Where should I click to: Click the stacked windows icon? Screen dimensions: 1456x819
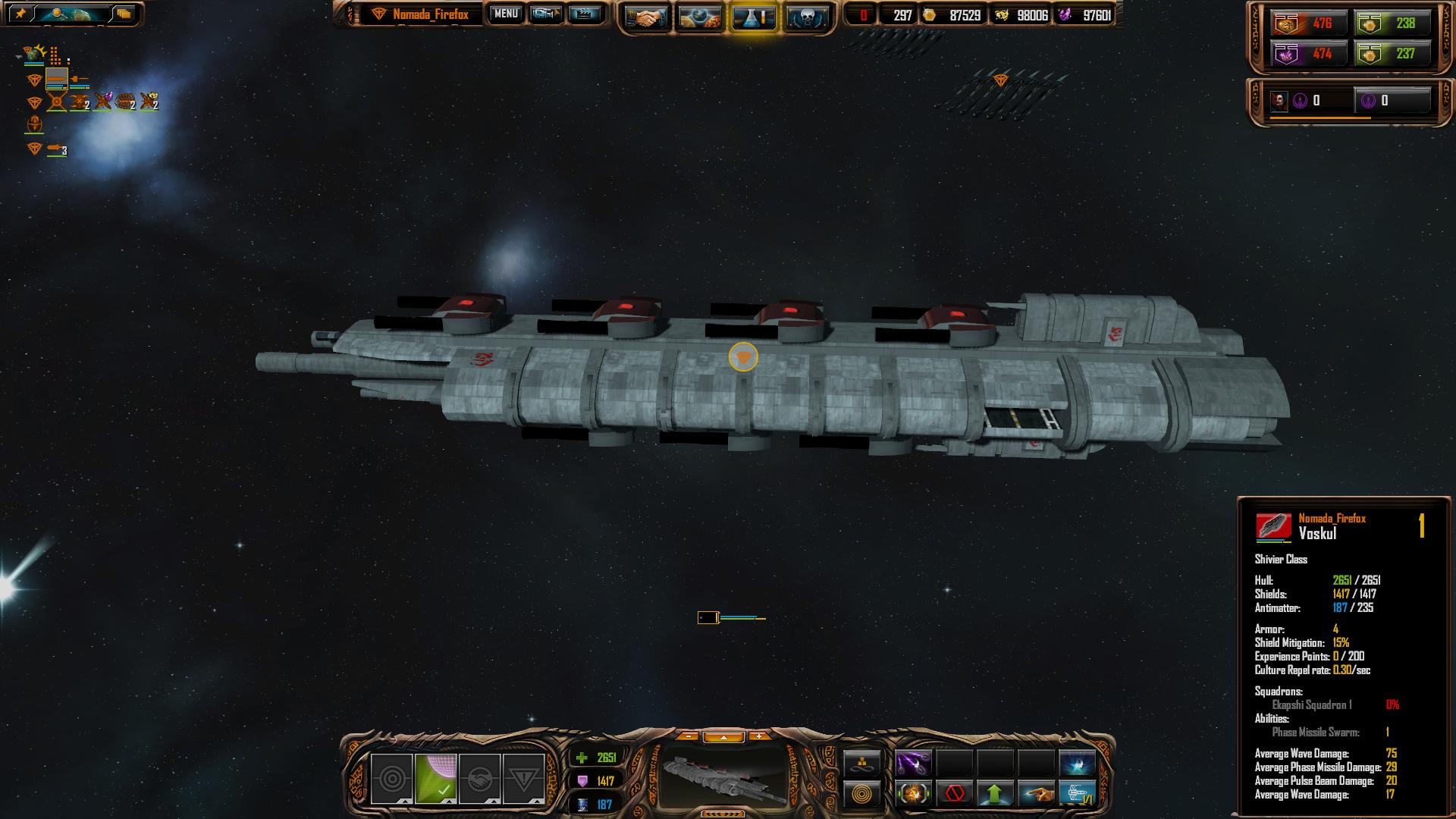[x=124, y=14]
